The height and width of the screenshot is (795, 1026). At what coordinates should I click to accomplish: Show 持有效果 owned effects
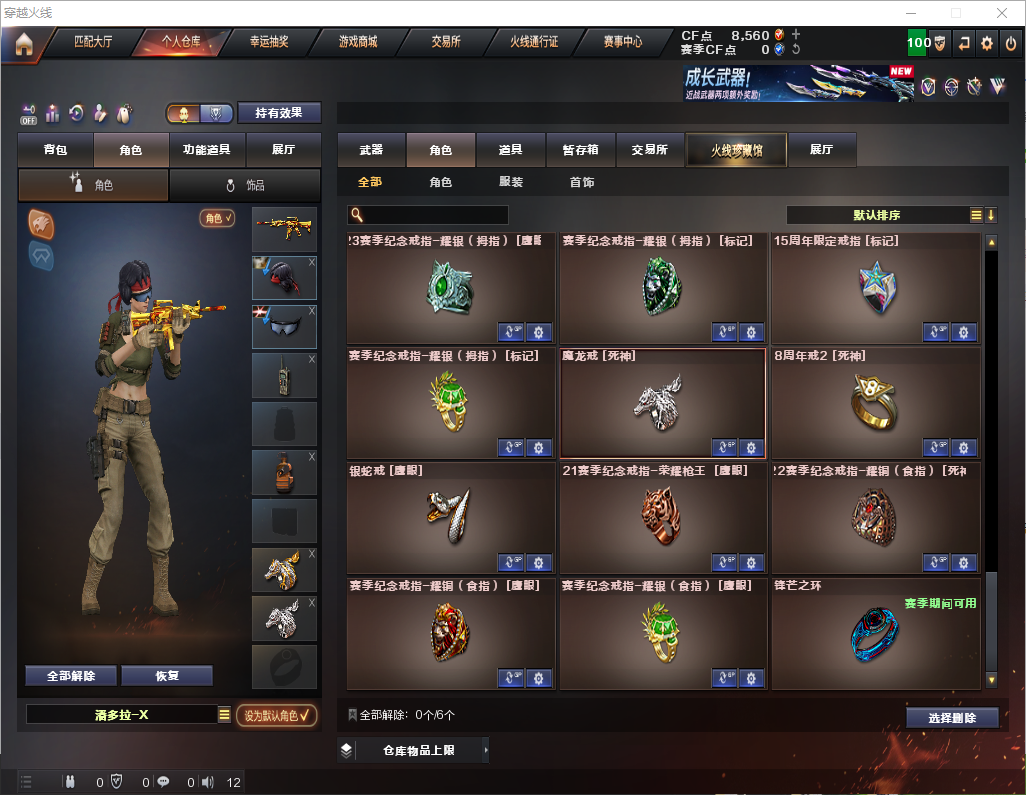point(279,113)
